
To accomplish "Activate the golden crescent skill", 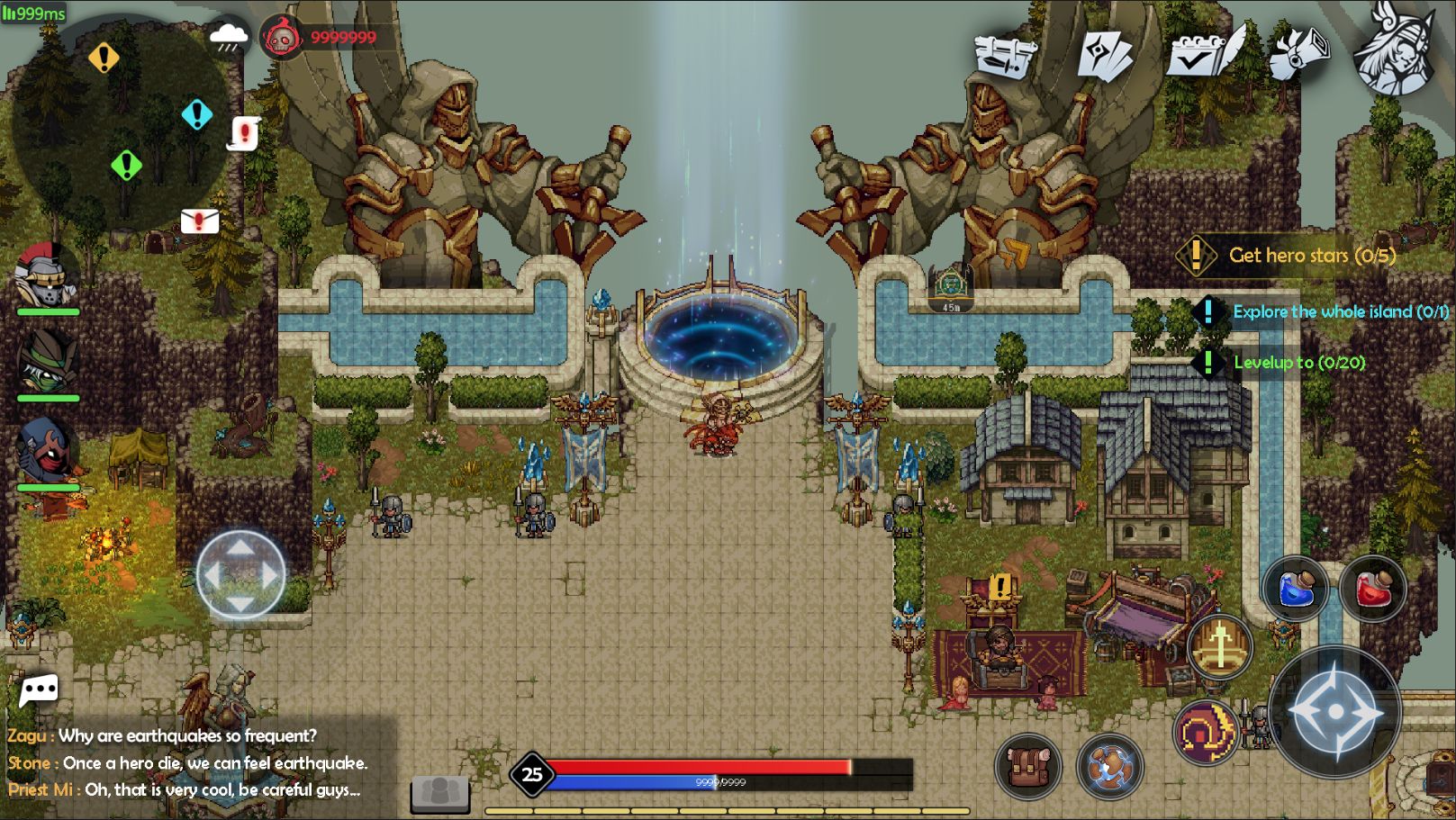I will 1205,733.
